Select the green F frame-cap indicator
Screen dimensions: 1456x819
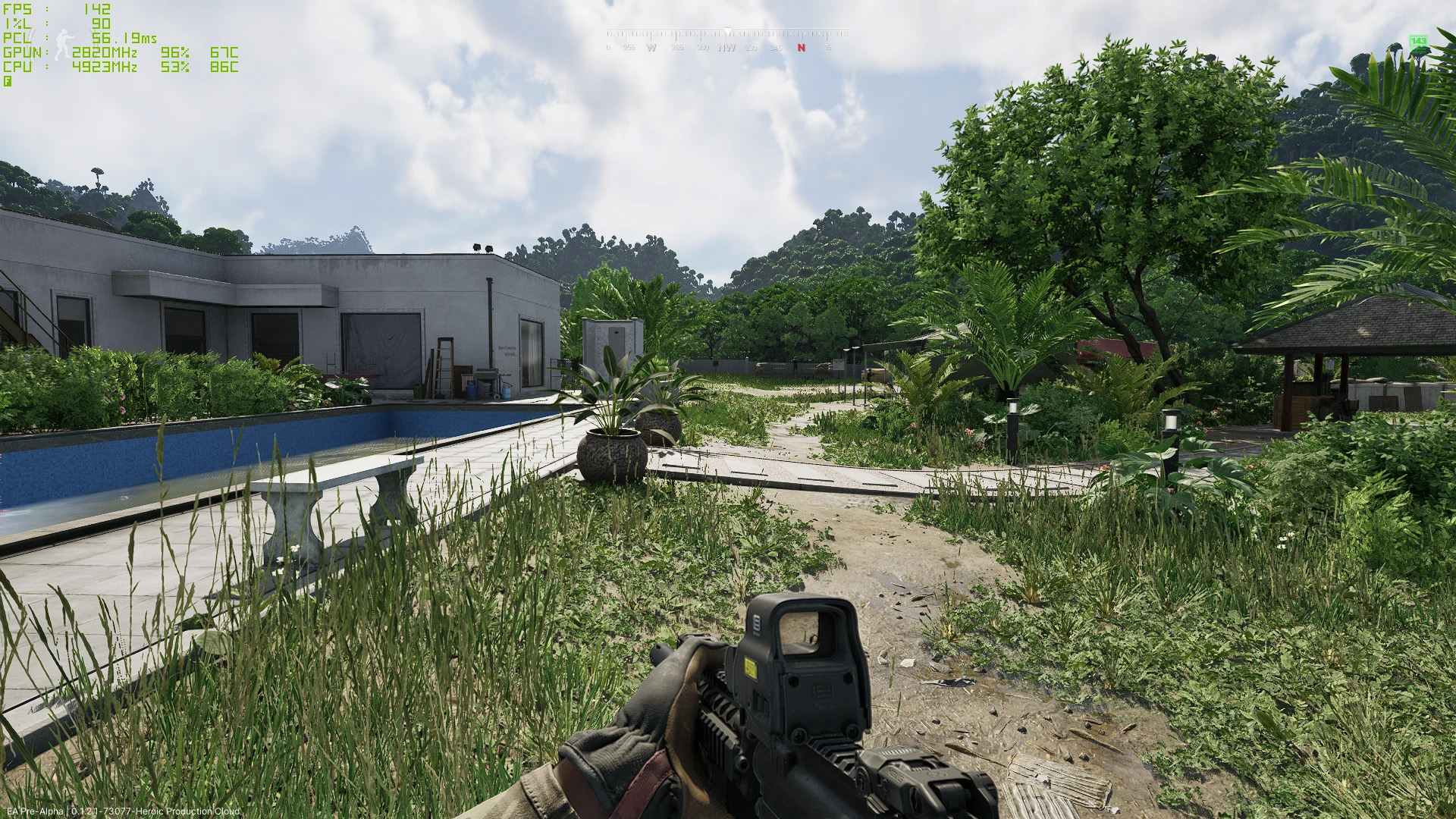[8, 81]
